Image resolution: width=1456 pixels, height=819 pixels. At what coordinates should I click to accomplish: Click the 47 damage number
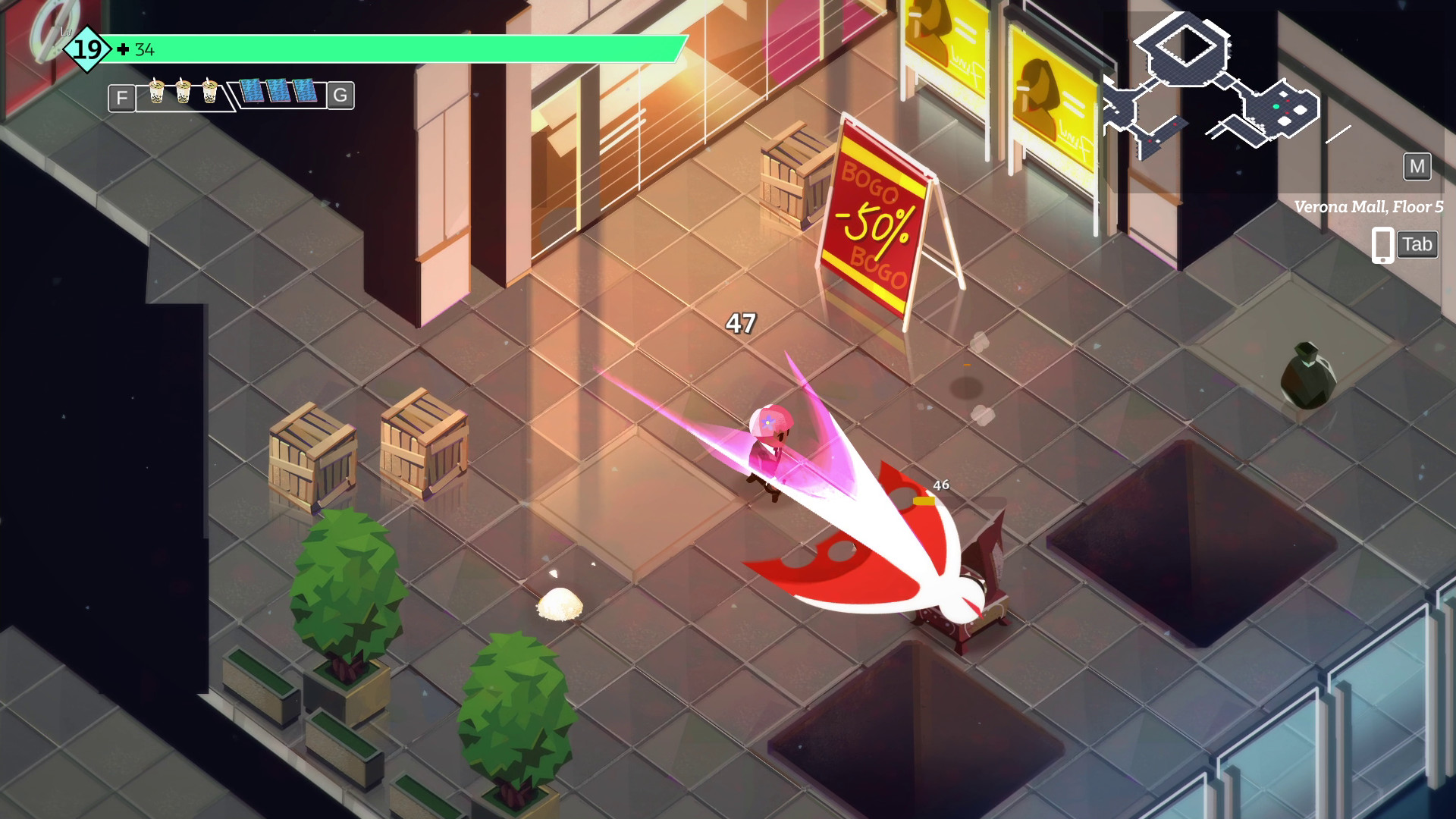[x=741, y=323]
